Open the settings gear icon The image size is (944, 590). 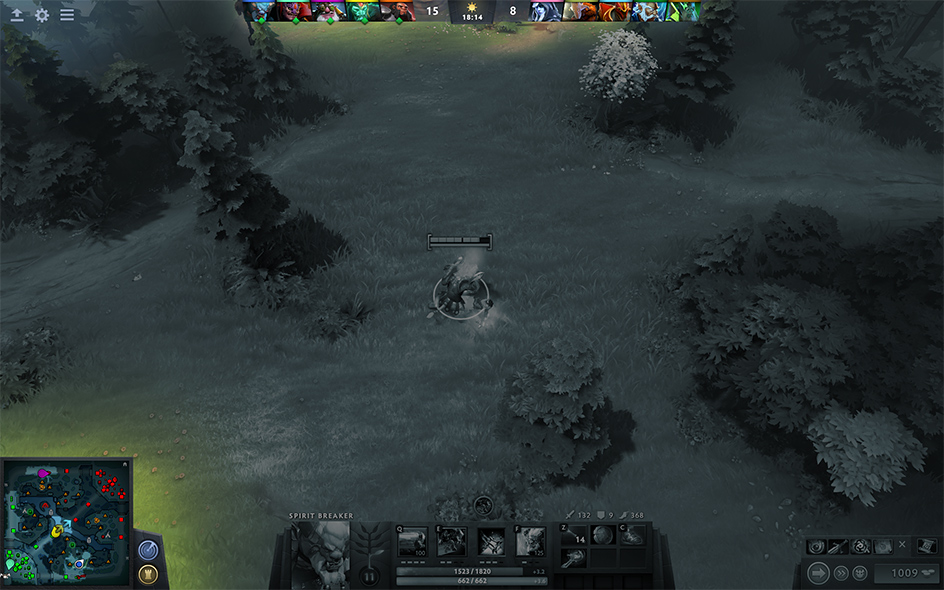tap(42, 15)
